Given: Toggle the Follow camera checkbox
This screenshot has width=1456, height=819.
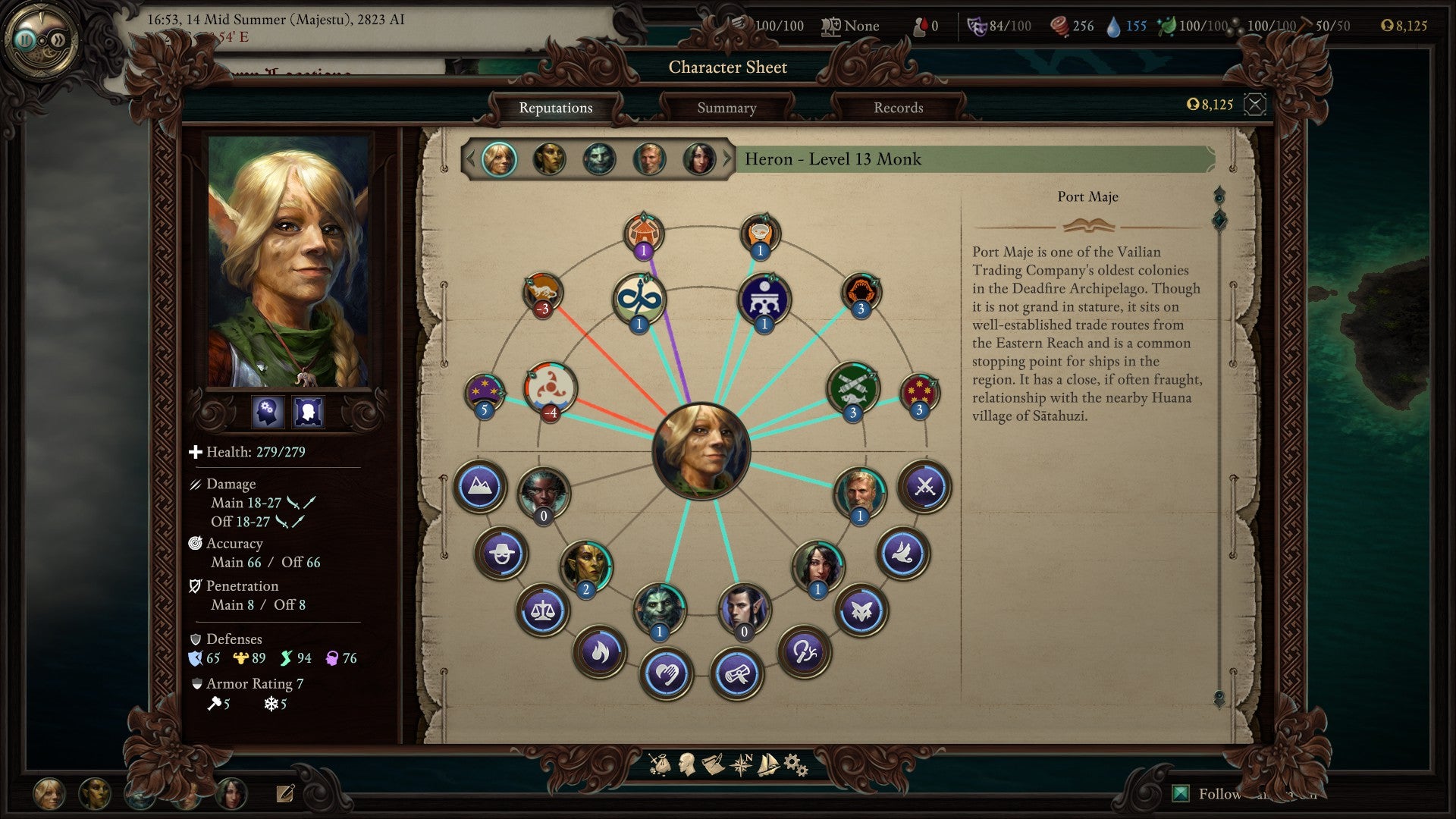Looking at the screenshot, I should 1180,792.
